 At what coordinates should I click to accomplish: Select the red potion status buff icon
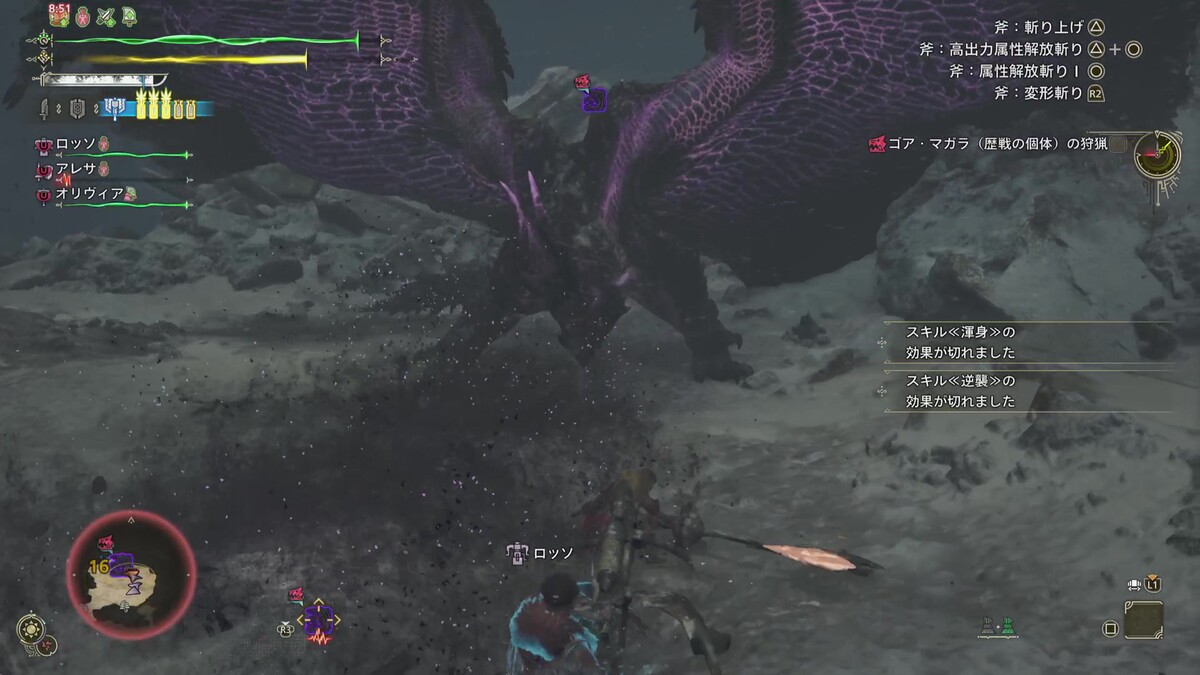click(x=83, y=16)
